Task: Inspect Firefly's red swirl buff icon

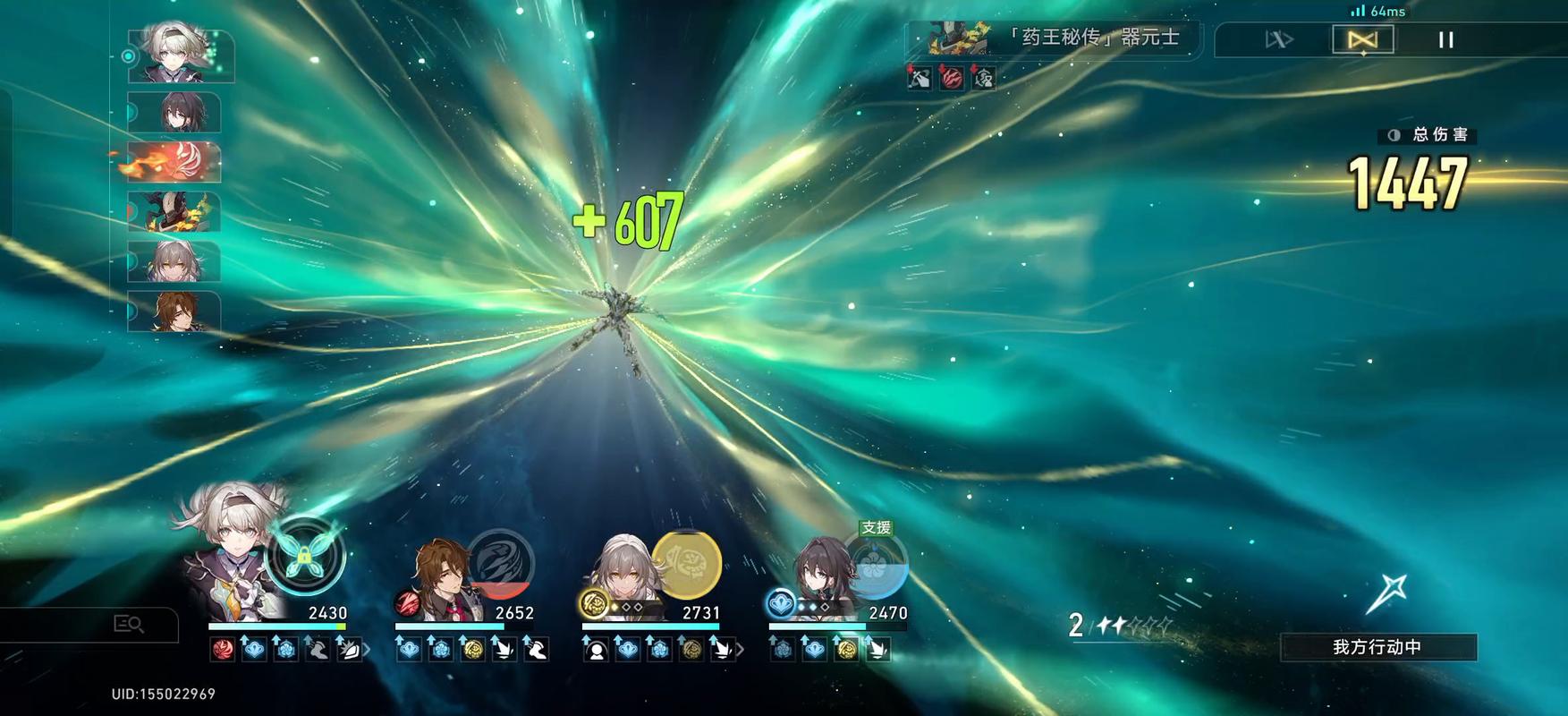Action: point(223,650)
